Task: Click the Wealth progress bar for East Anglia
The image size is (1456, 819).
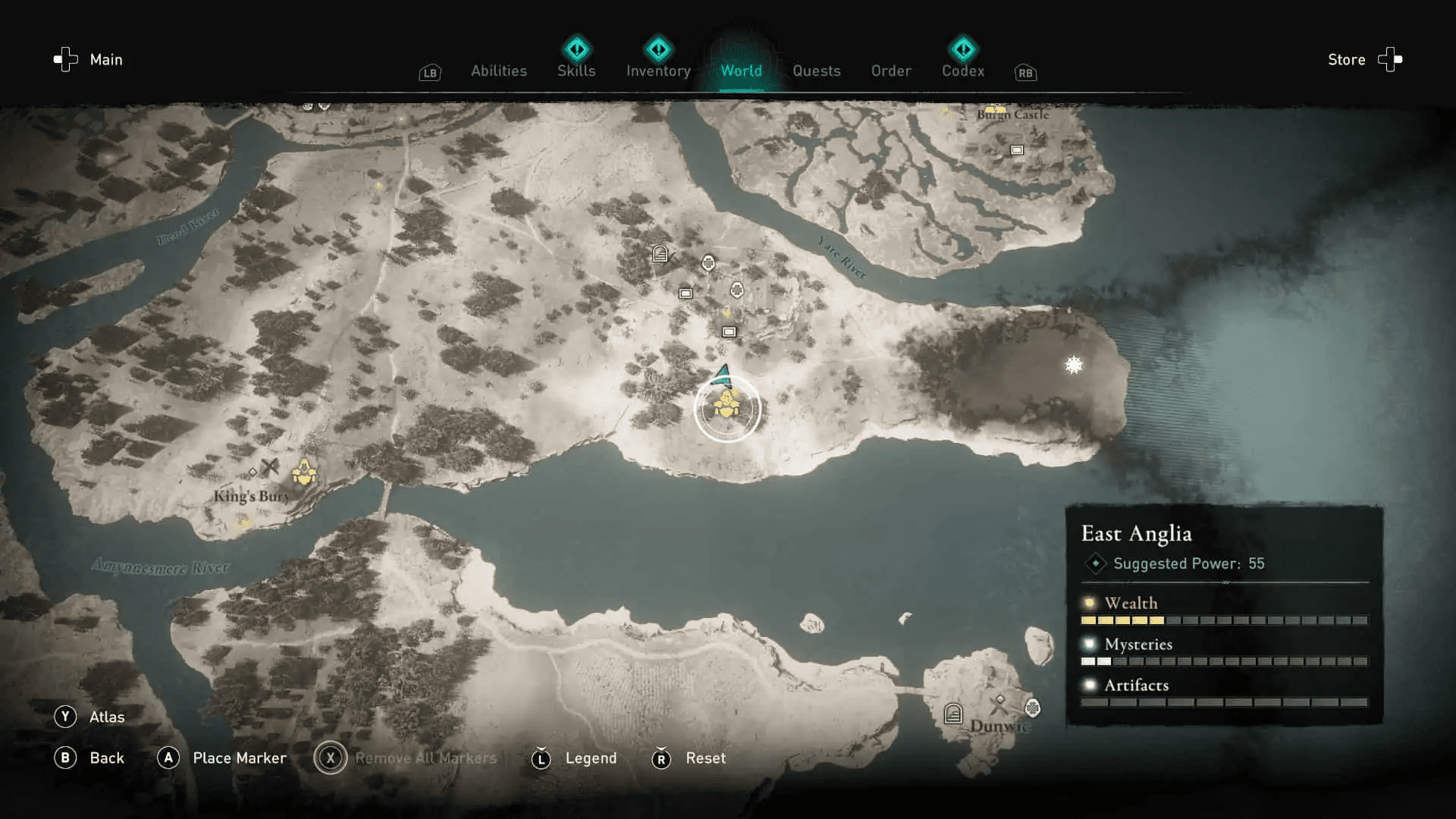Action: [1225, 620]
